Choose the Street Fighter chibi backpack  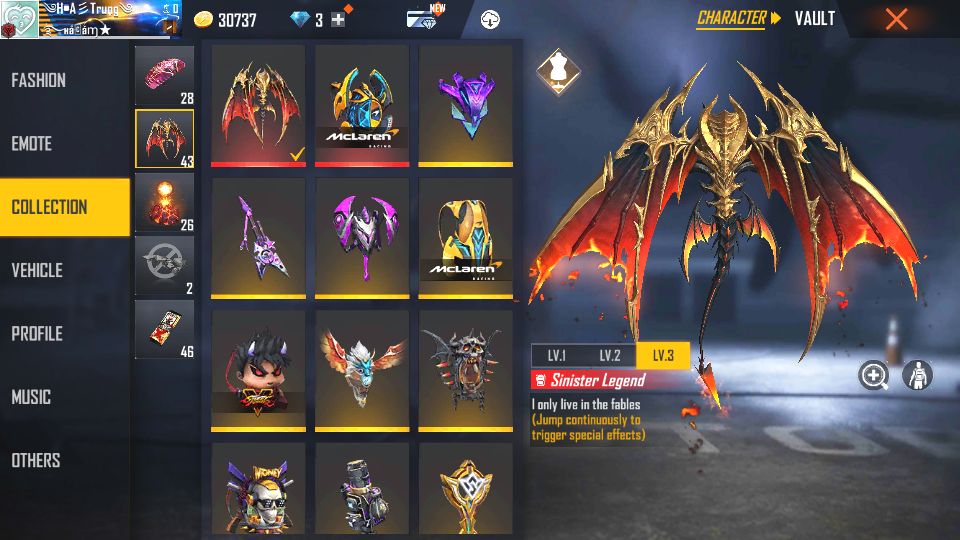click(258, 369)
